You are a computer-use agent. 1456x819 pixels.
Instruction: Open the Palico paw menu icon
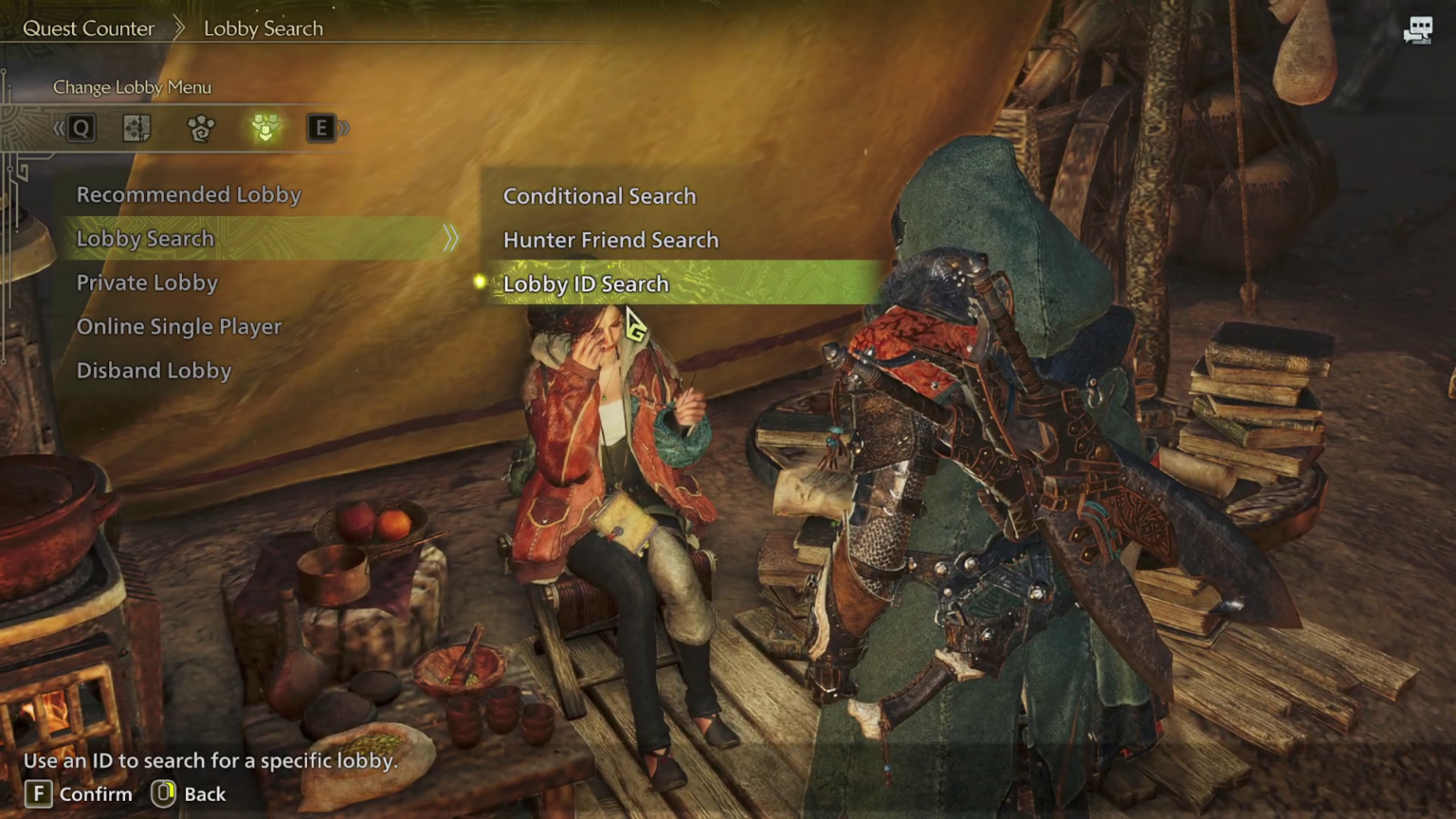click(200, 128)
